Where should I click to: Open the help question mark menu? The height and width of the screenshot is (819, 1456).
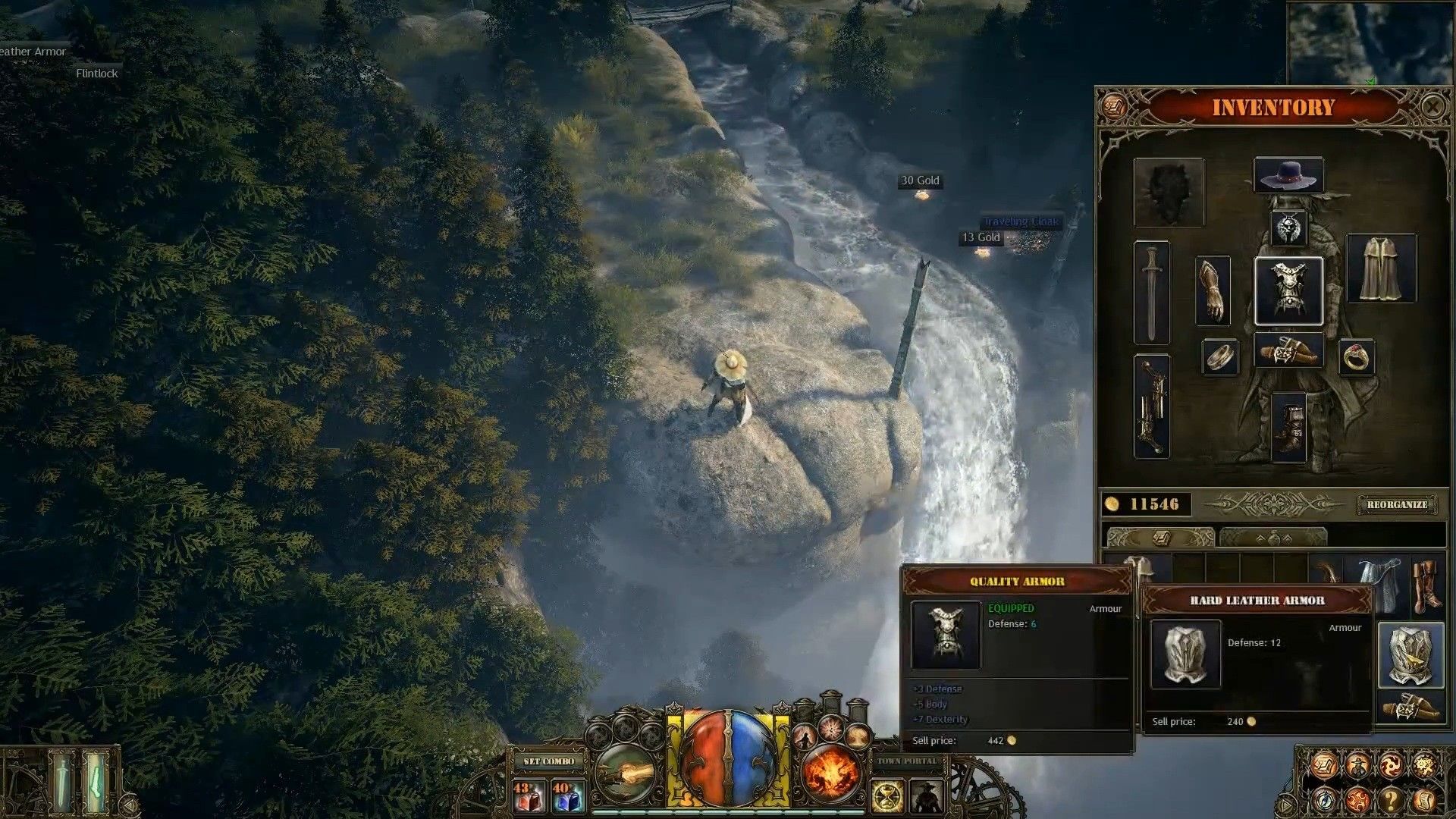pyautogui.click(x=1391, y=799)
